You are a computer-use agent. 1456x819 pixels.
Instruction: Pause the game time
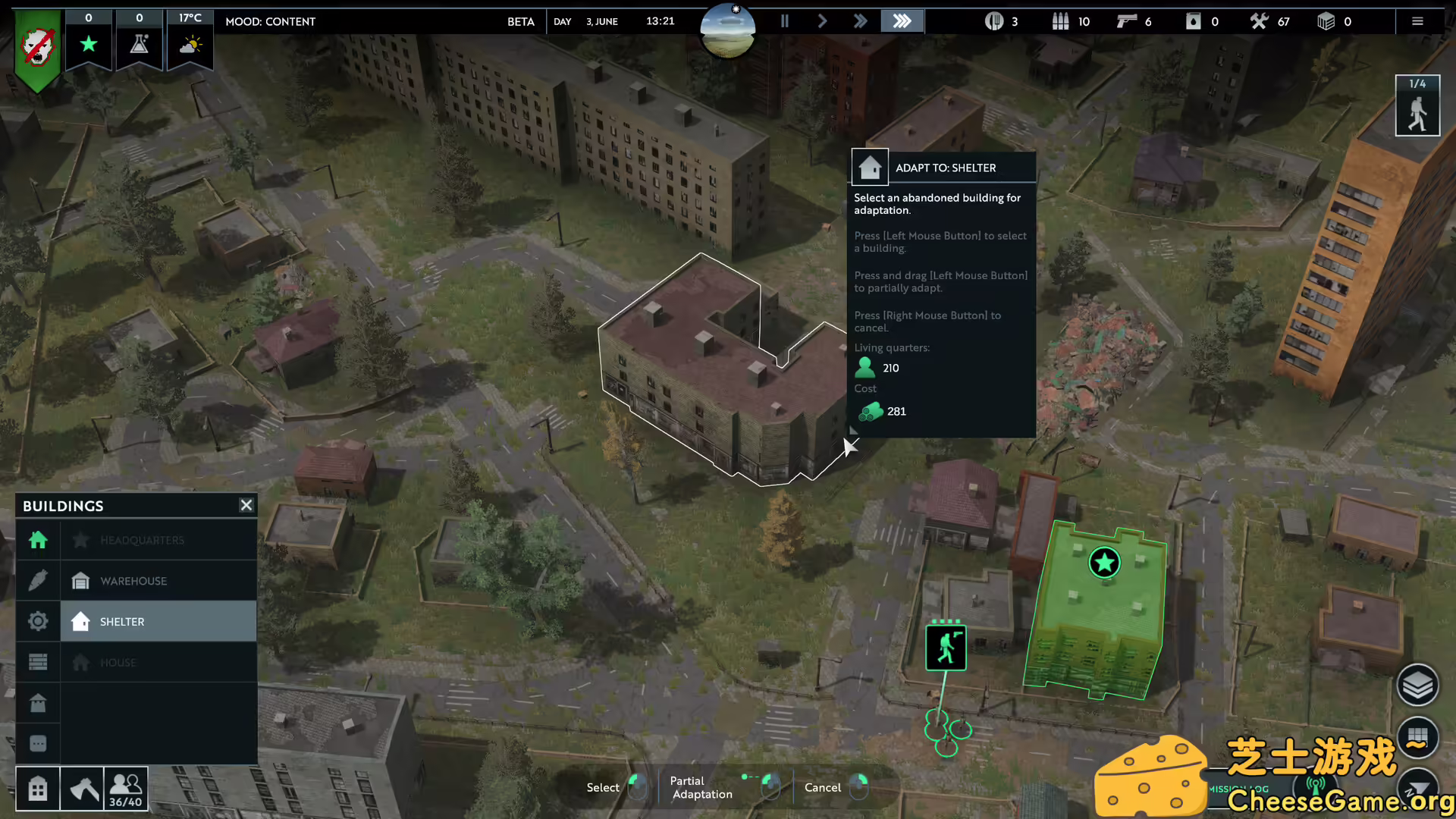coord(785,21)
